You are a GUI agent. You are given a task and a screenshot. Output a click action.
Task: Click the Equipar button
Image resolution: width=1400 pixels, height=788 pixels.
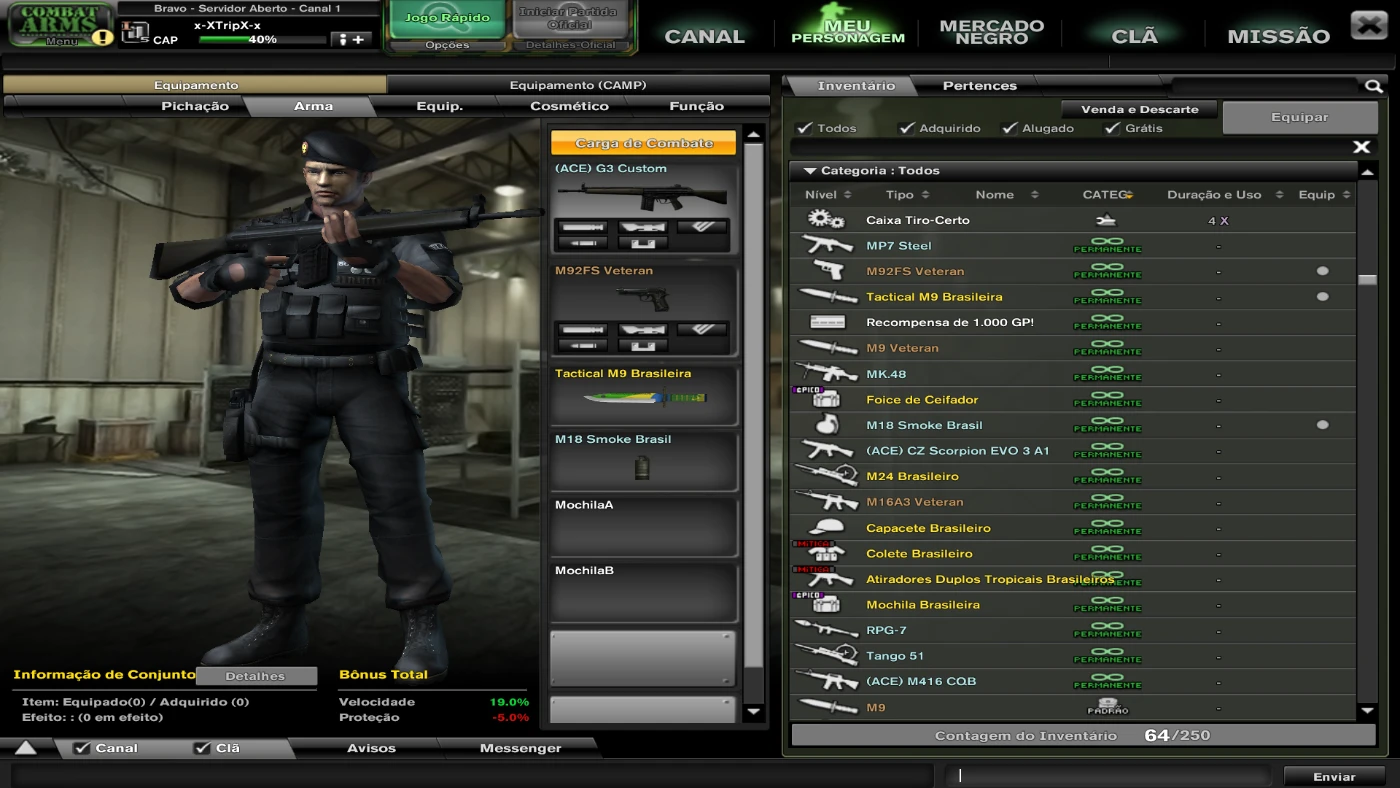1299,117
